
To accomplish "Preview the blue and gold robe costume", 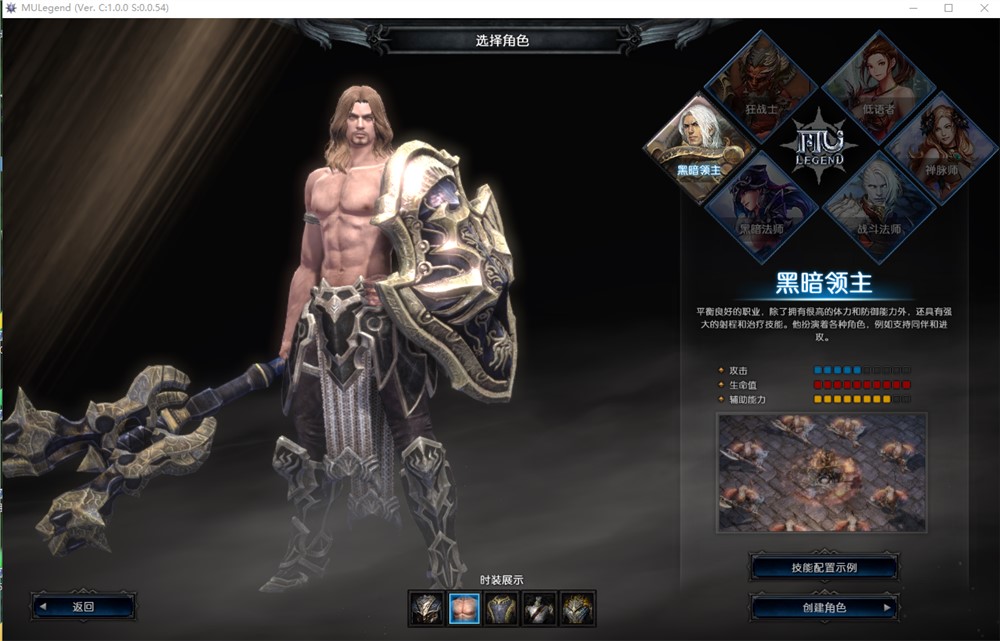I will pyautogui.click(x=501, y=607).
